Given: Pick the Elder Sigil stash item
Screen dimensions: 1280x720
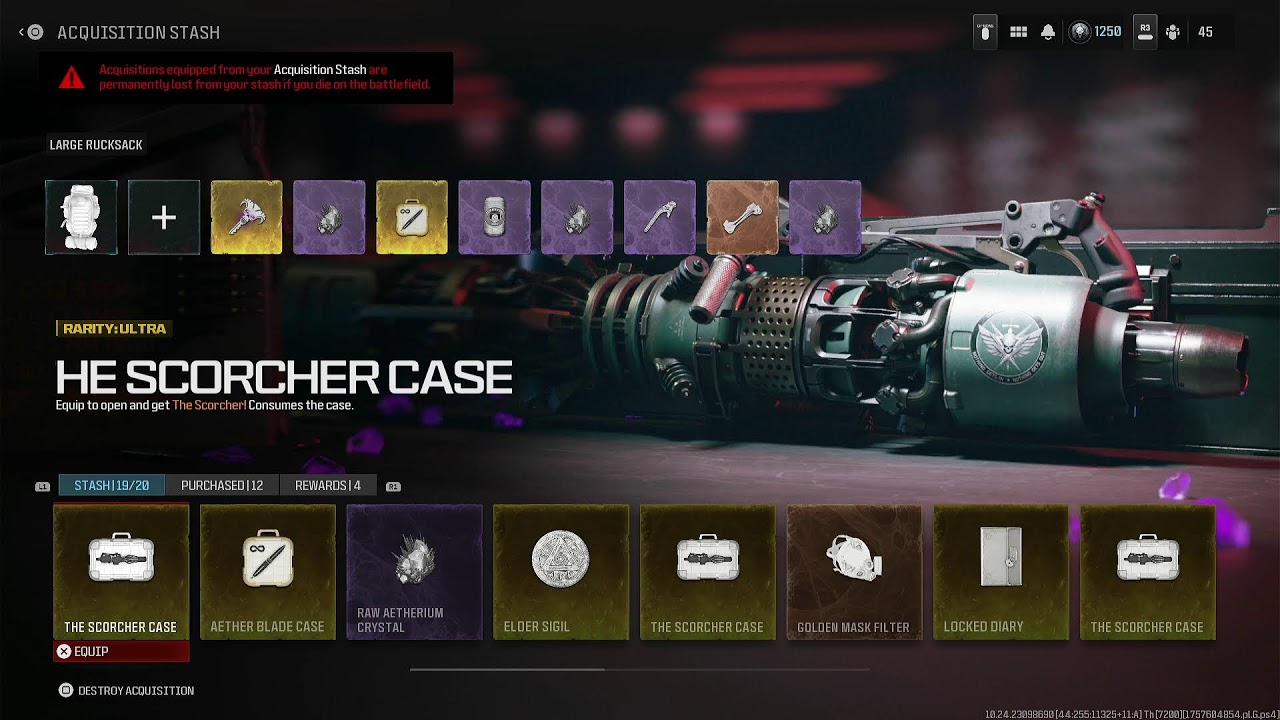Looking at the screenshot, I should (x=561, y=571).
